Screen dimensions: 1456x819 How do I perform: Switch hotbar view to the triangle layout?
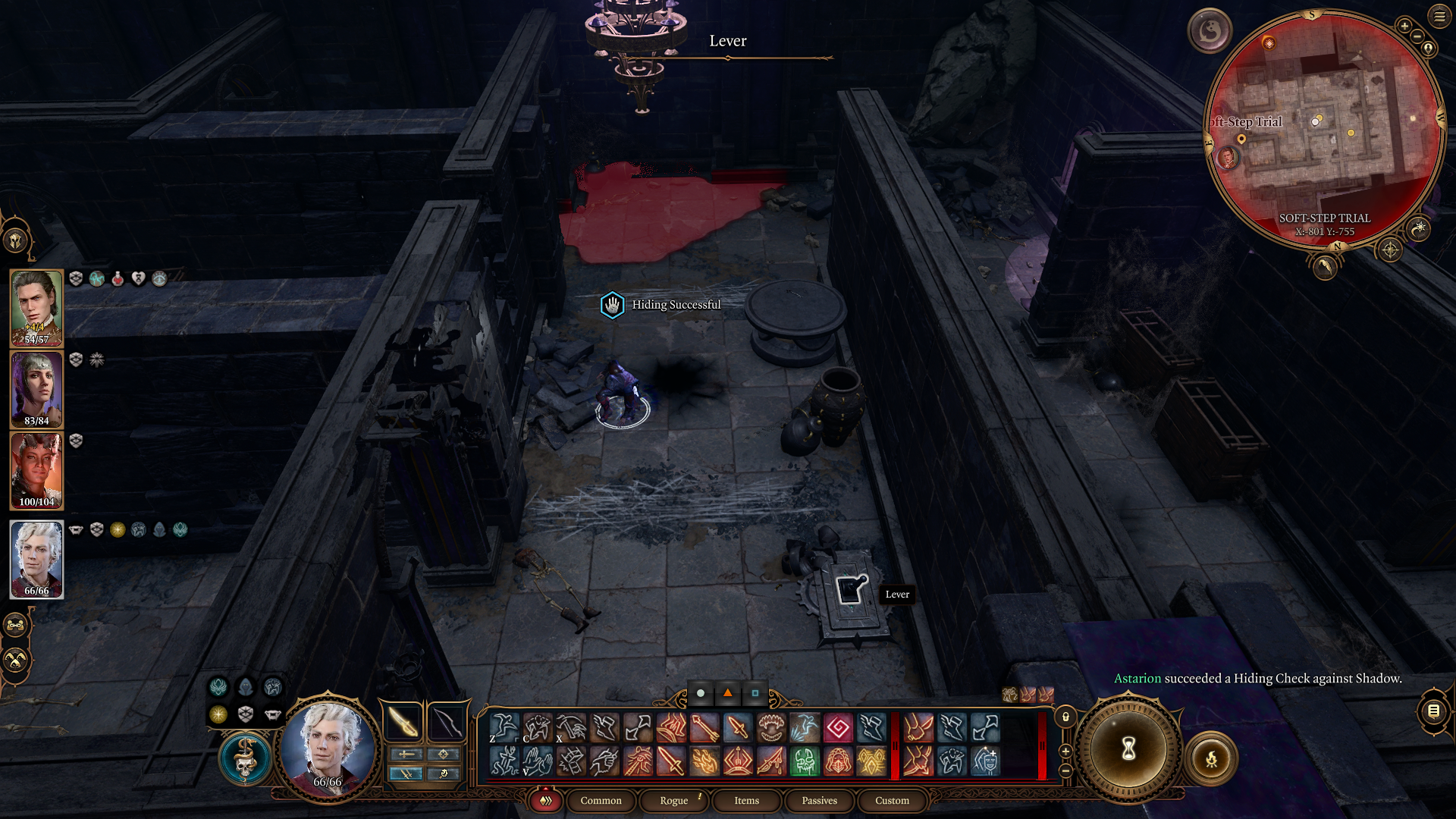(727, 692)
